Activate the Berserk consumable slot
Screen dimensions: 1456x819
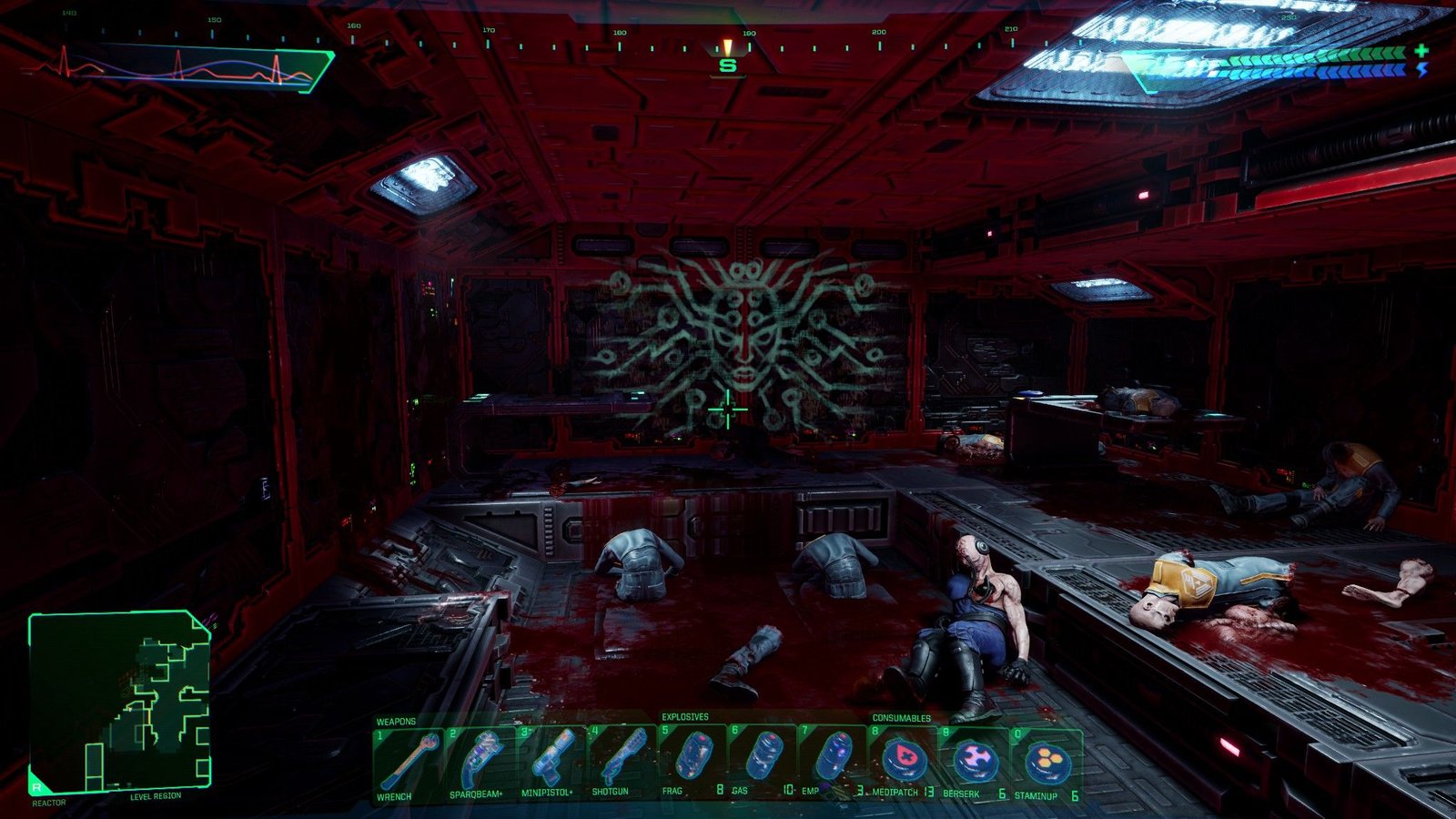975,761
